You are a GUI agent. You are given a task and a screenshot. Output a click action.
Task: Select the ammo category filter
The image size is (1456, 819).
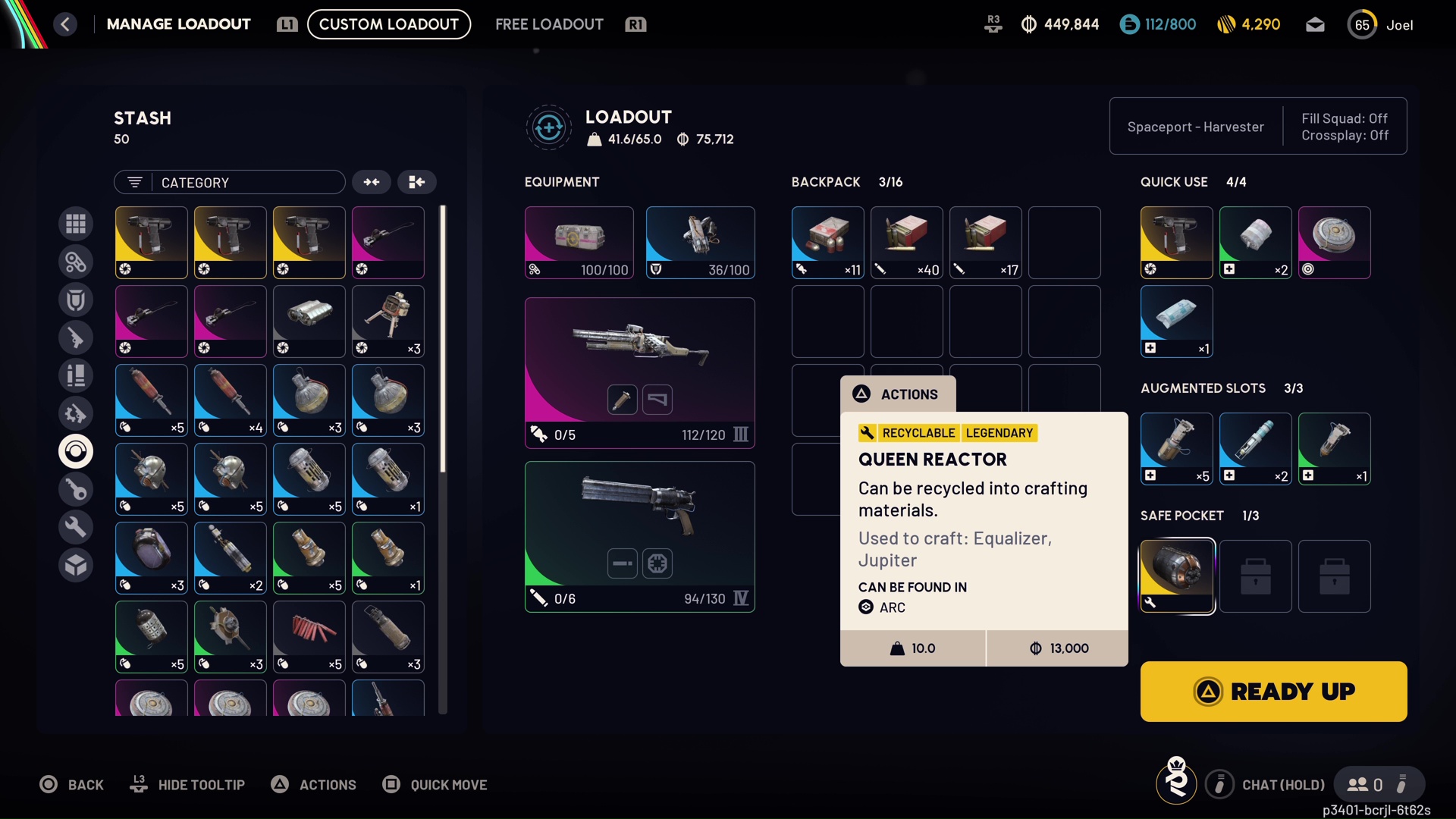coord(76,375)
